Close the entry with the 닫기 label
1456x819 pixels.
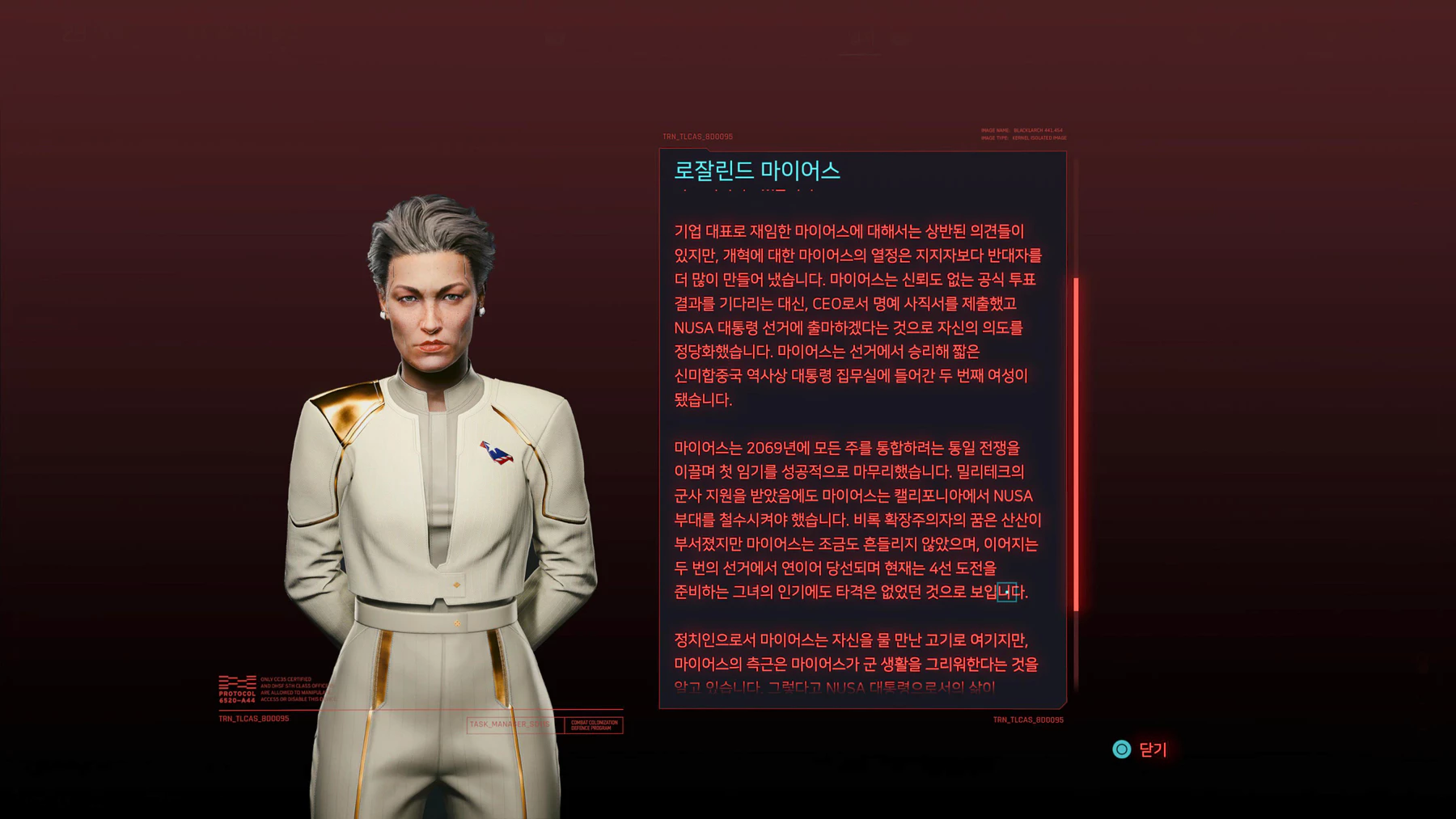(x=1141, y=749)
